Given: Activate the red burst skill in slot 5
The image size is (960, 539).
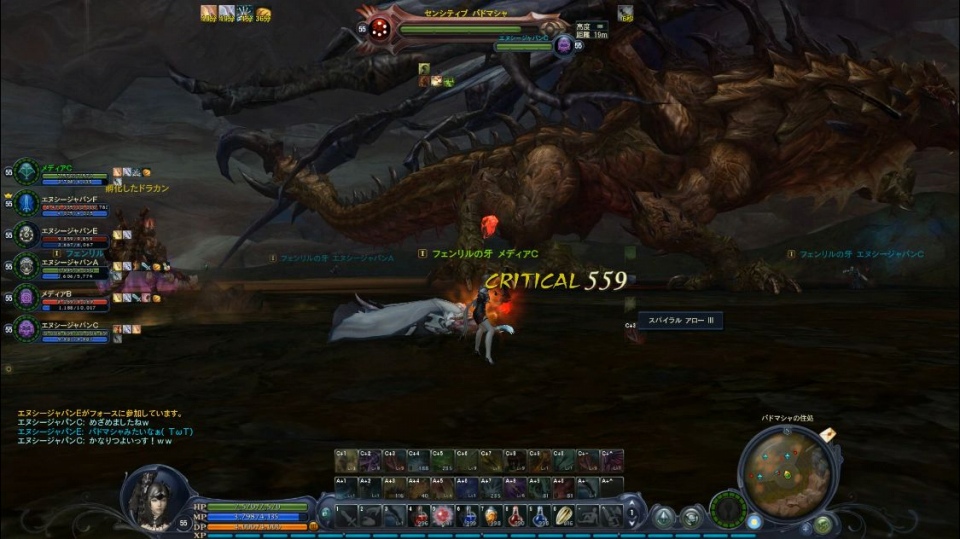Looking at the screenshot, I should click(443, 515).
